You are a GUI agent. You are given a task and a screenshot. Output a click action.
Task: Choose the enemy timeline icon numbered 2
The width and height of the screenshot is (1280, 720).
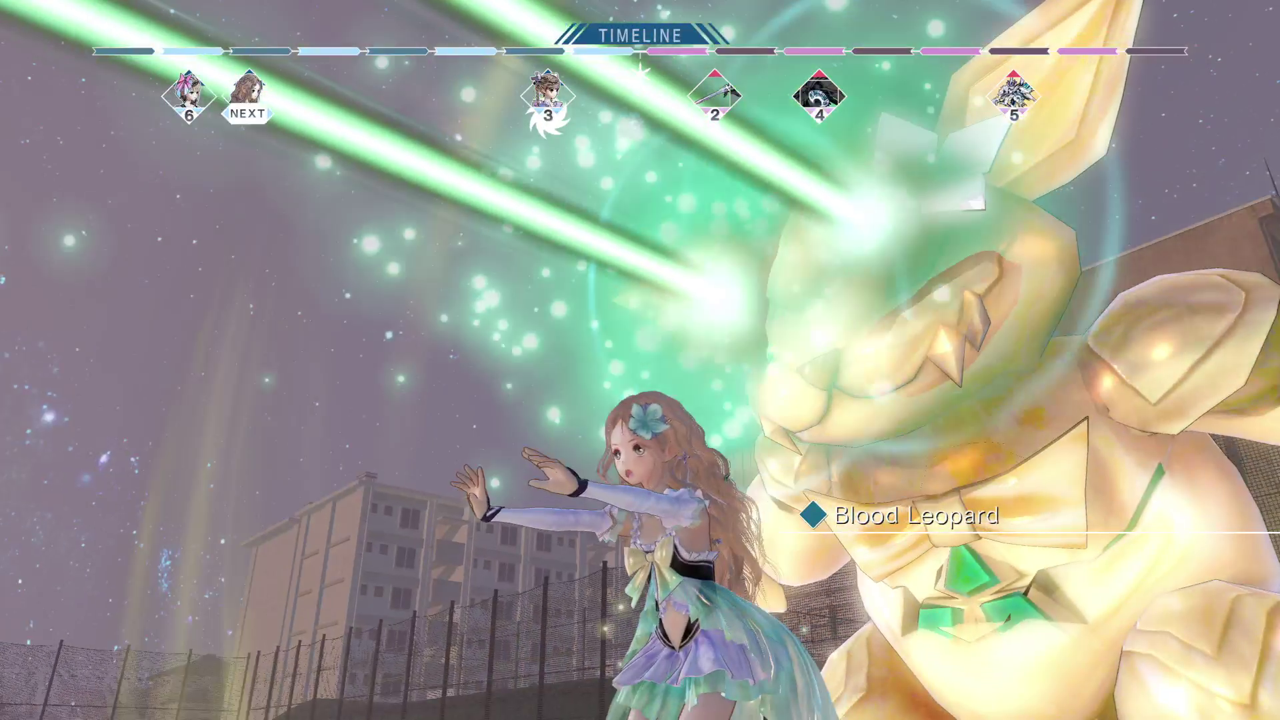(x=714, y=94)
